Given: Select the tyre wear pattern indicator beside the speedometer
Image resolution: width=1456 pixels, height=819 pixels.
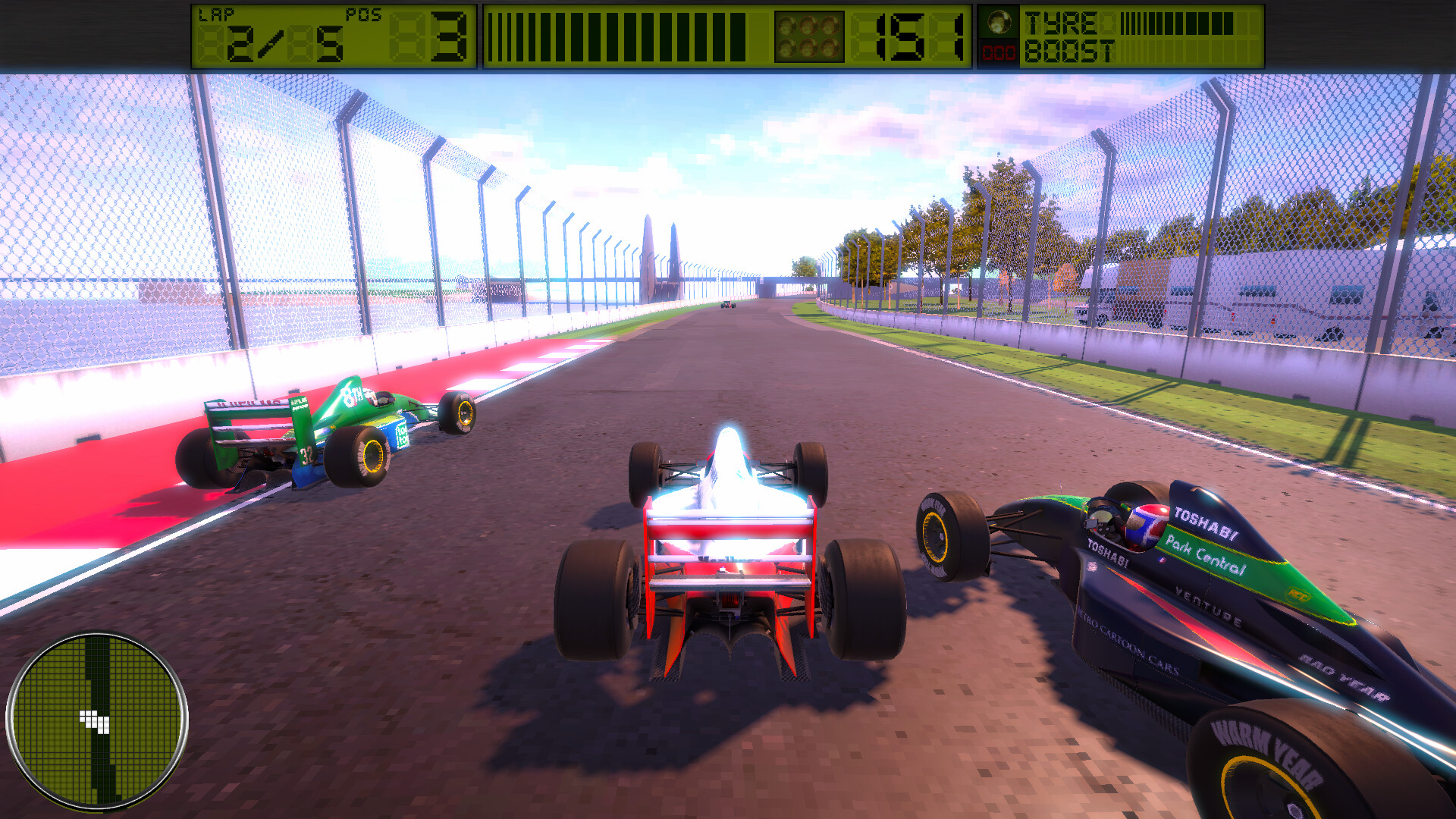Looking at the screenshot, I should click(x=809, y=34).
